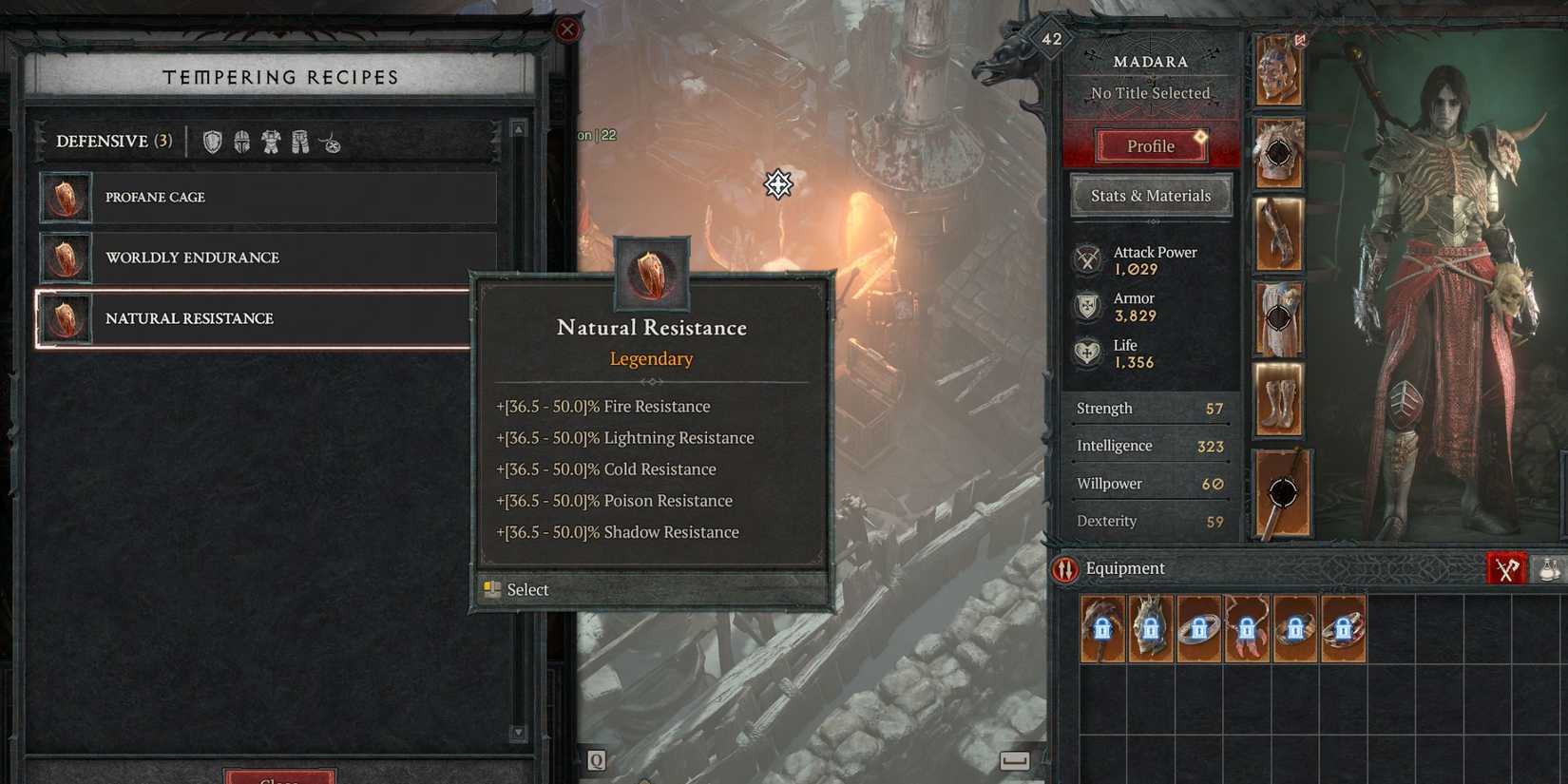This screenshot has width=1568, height=784.
Task: Unlock the first inventory item padlock
Action: [x=1102, y=629]
